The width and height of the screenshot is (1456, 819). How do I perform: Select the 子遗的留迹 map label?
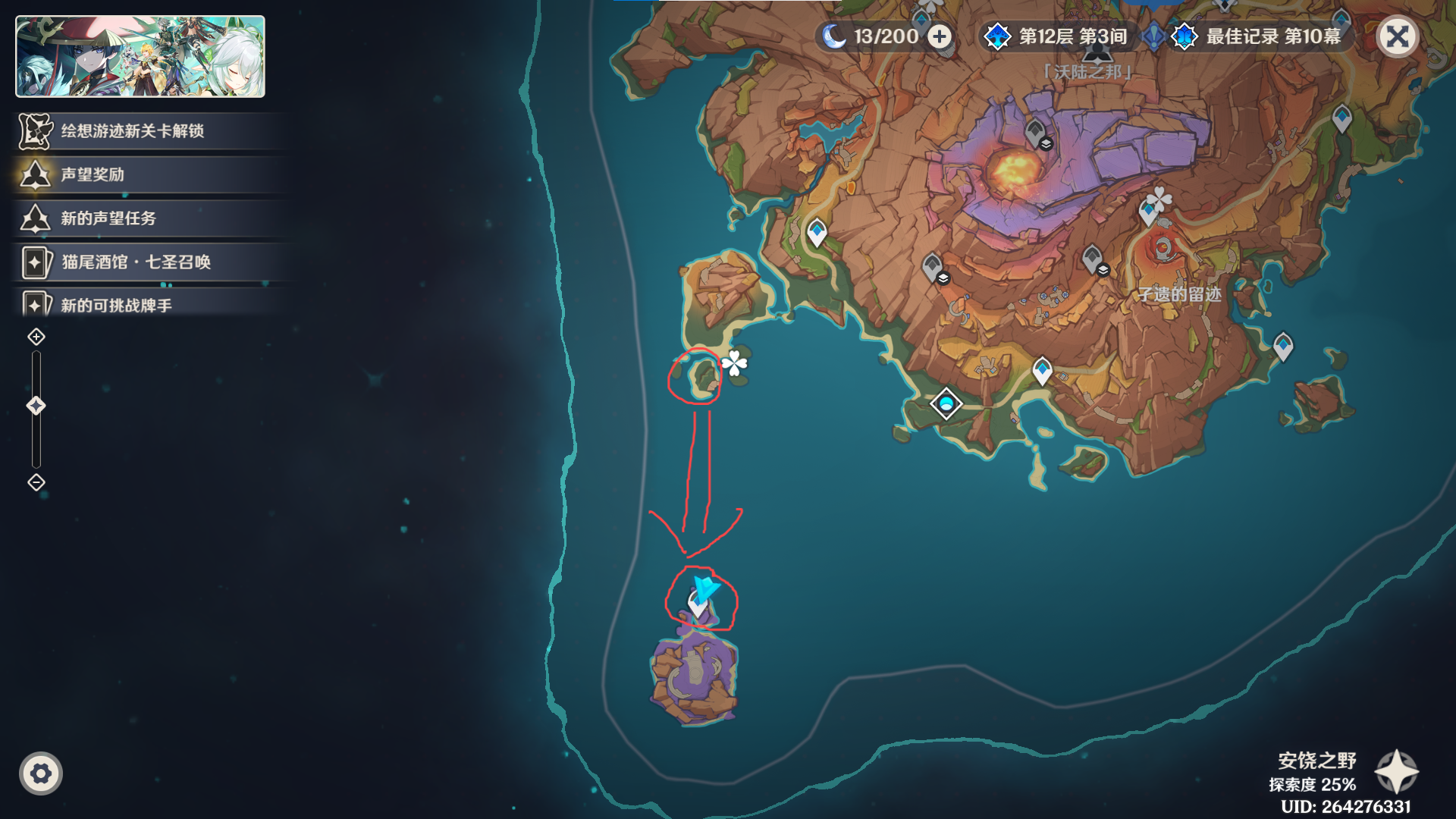(1179, 295)
